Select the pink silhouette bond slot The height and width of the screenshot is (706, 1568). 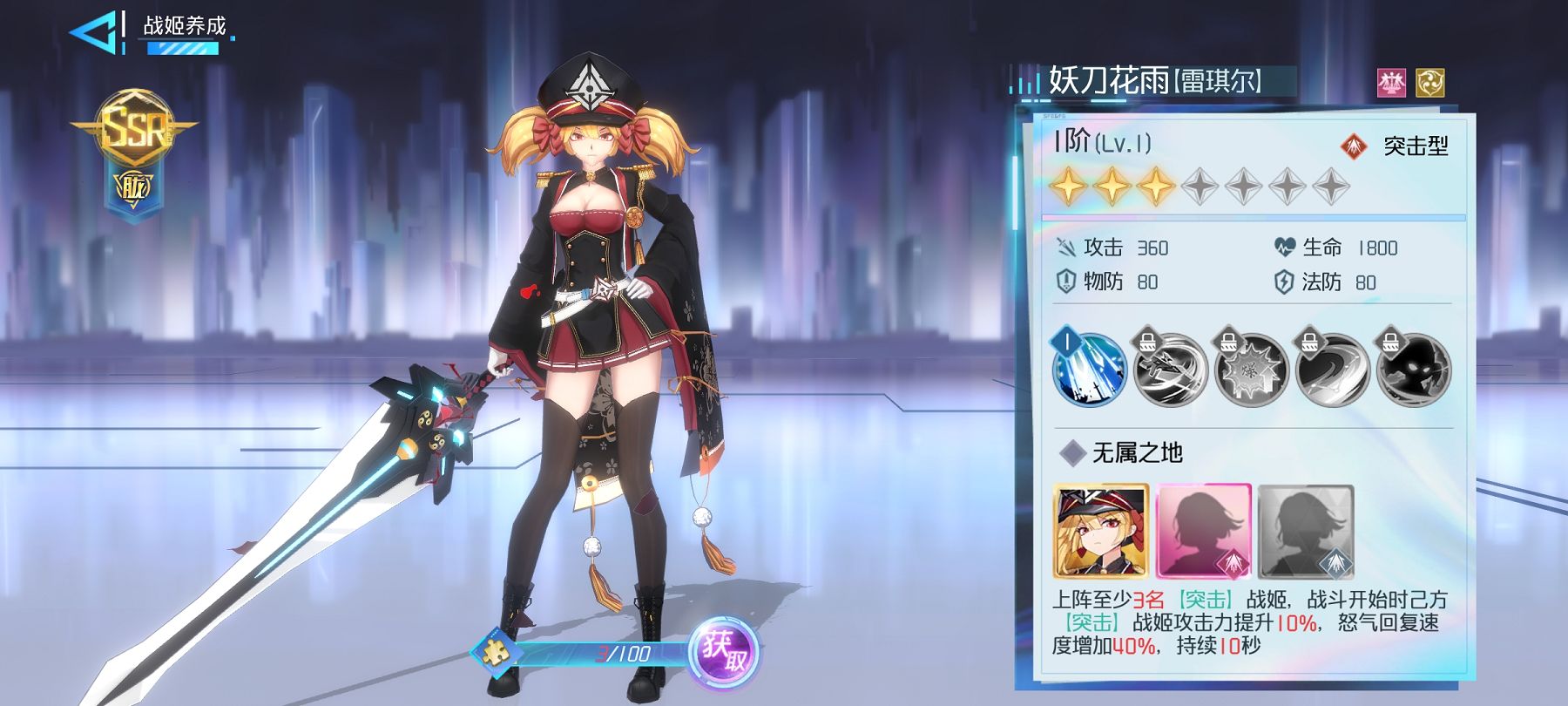pyautogui.click(x=1203, y=532)
